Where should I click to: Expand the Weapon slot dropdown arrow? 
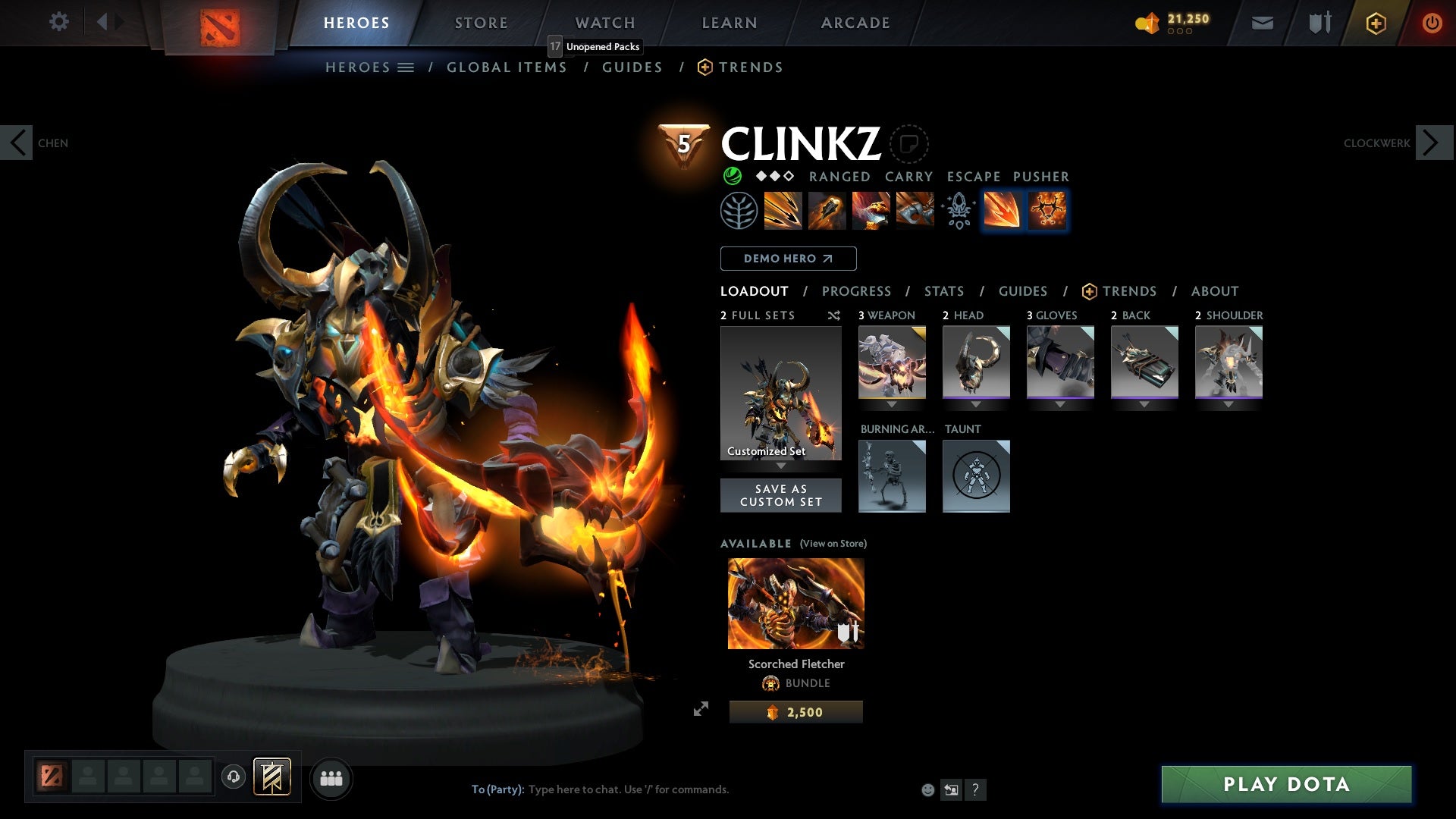pos(893,404)
